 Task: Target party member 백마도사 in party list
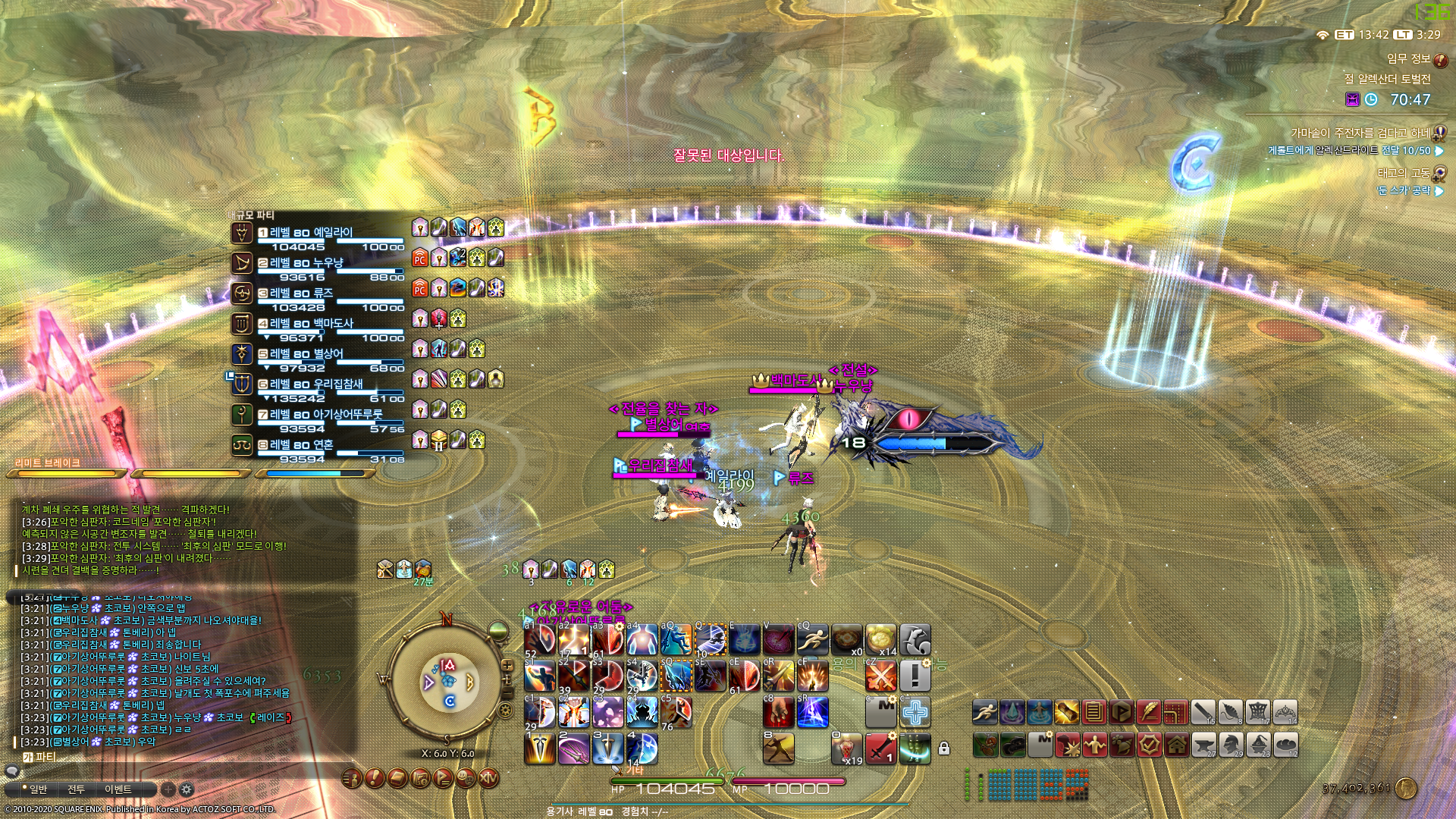click(x=311, y=324)
